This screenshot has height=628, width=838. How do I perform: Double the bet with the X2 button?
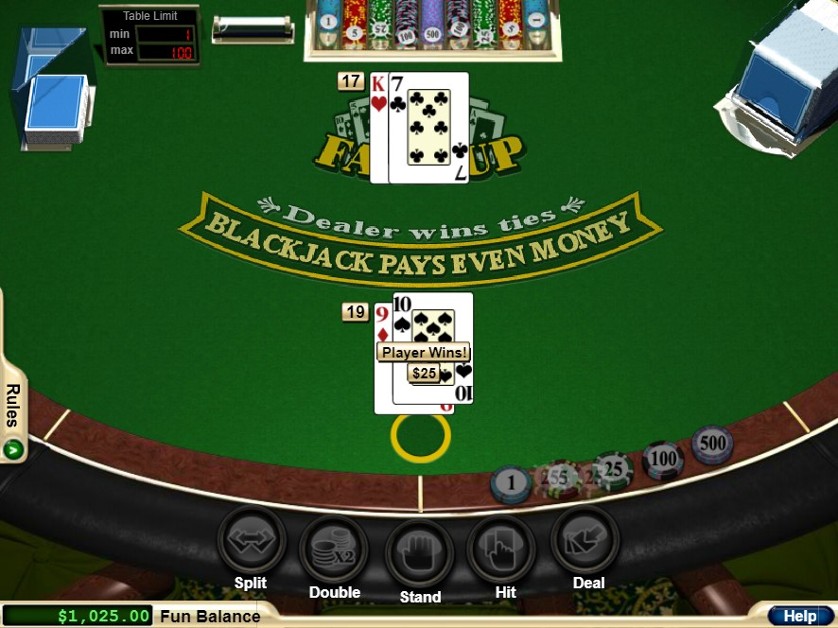(334, 548)
